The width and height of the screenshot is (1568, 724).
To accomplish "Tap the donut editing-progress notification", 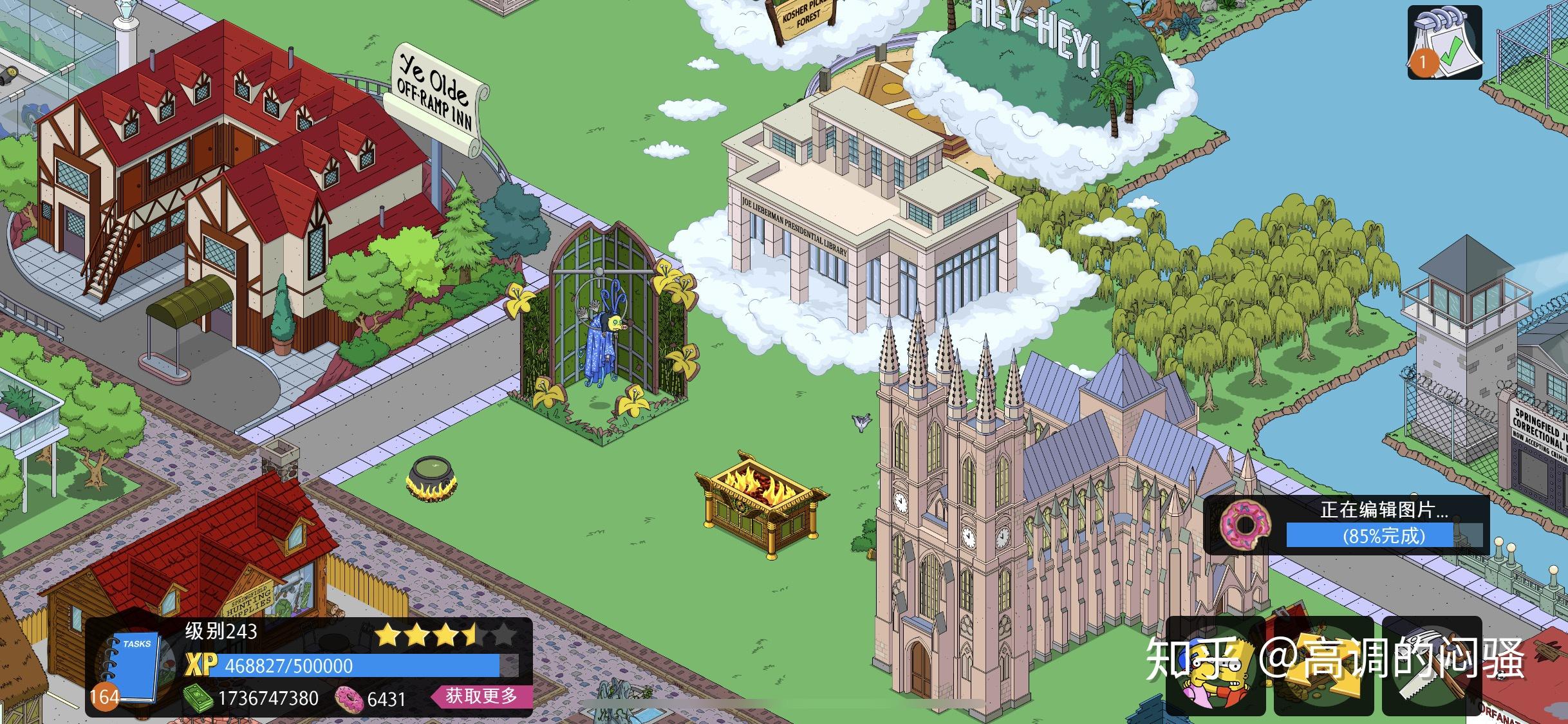I will [x=1346, y=524].
